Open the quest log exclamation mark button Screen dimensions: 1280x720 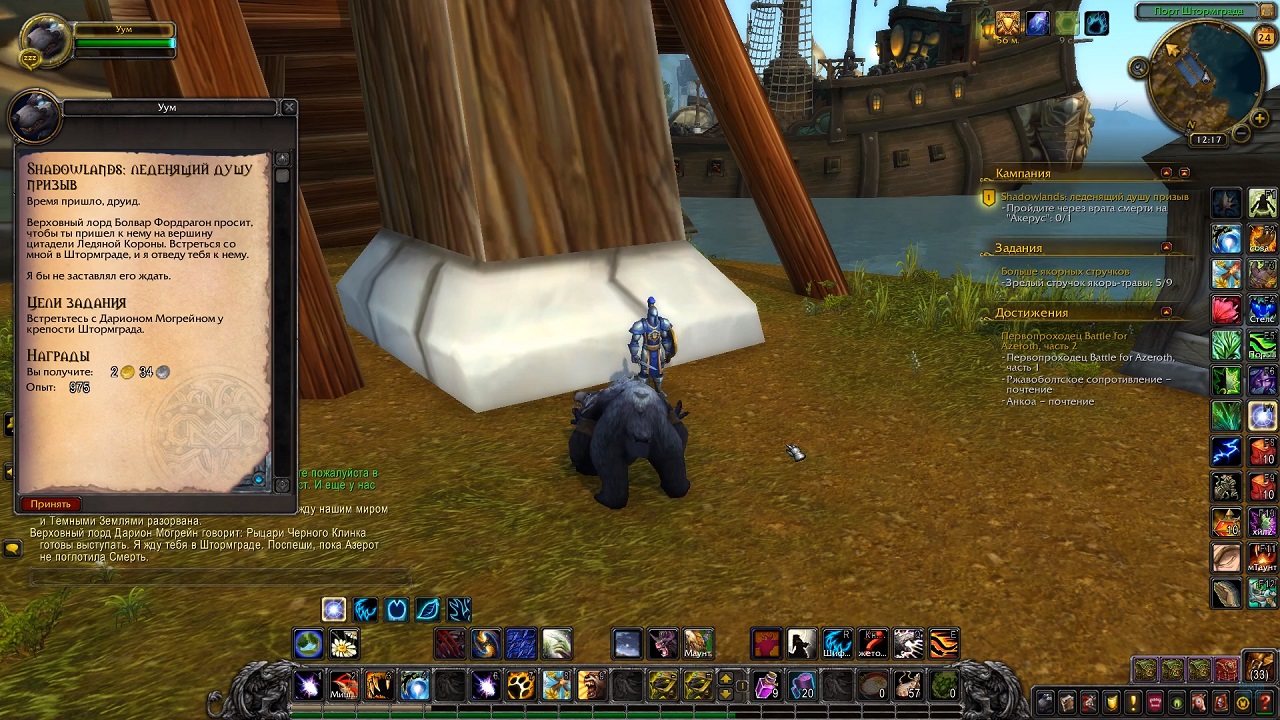[1133, 702]
